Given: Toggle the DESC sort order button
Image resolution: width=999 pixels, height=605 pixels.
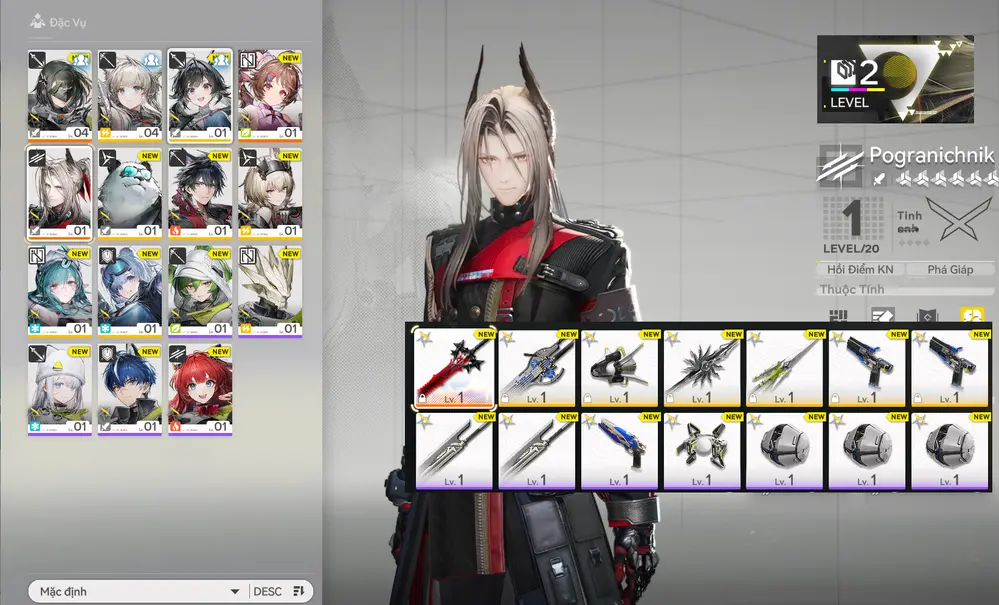Looking at the screenshot, I should 279,591.
